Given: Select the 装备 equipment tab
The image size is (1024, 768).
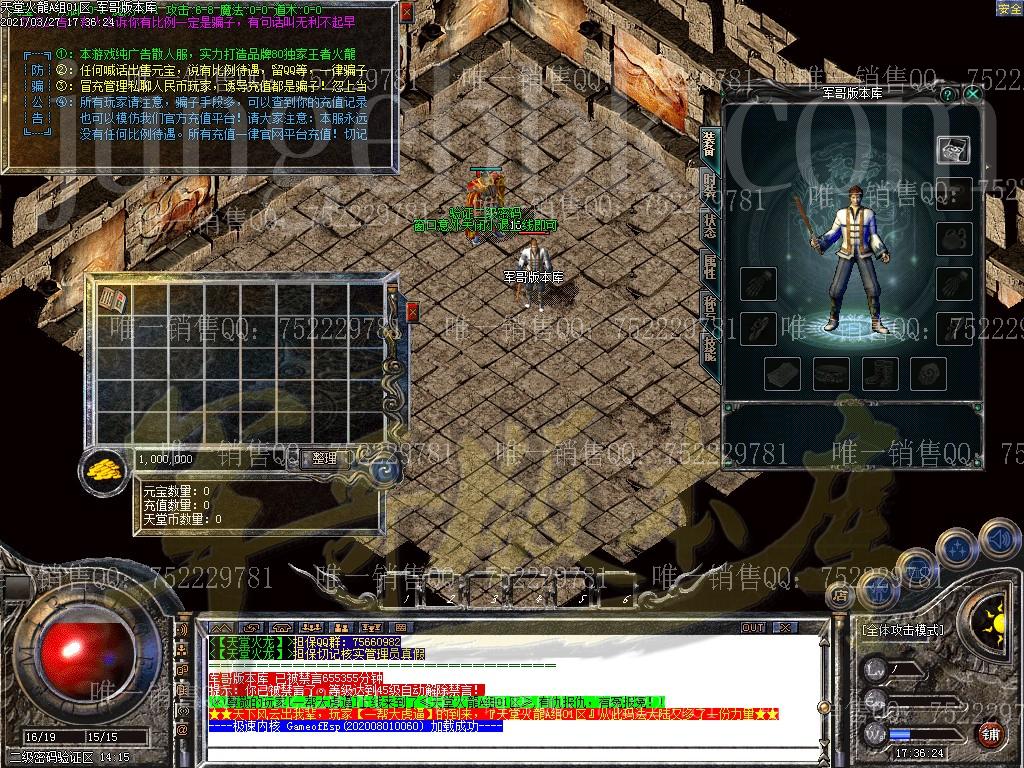Looking at the screenshot, I should click(709, 143).
